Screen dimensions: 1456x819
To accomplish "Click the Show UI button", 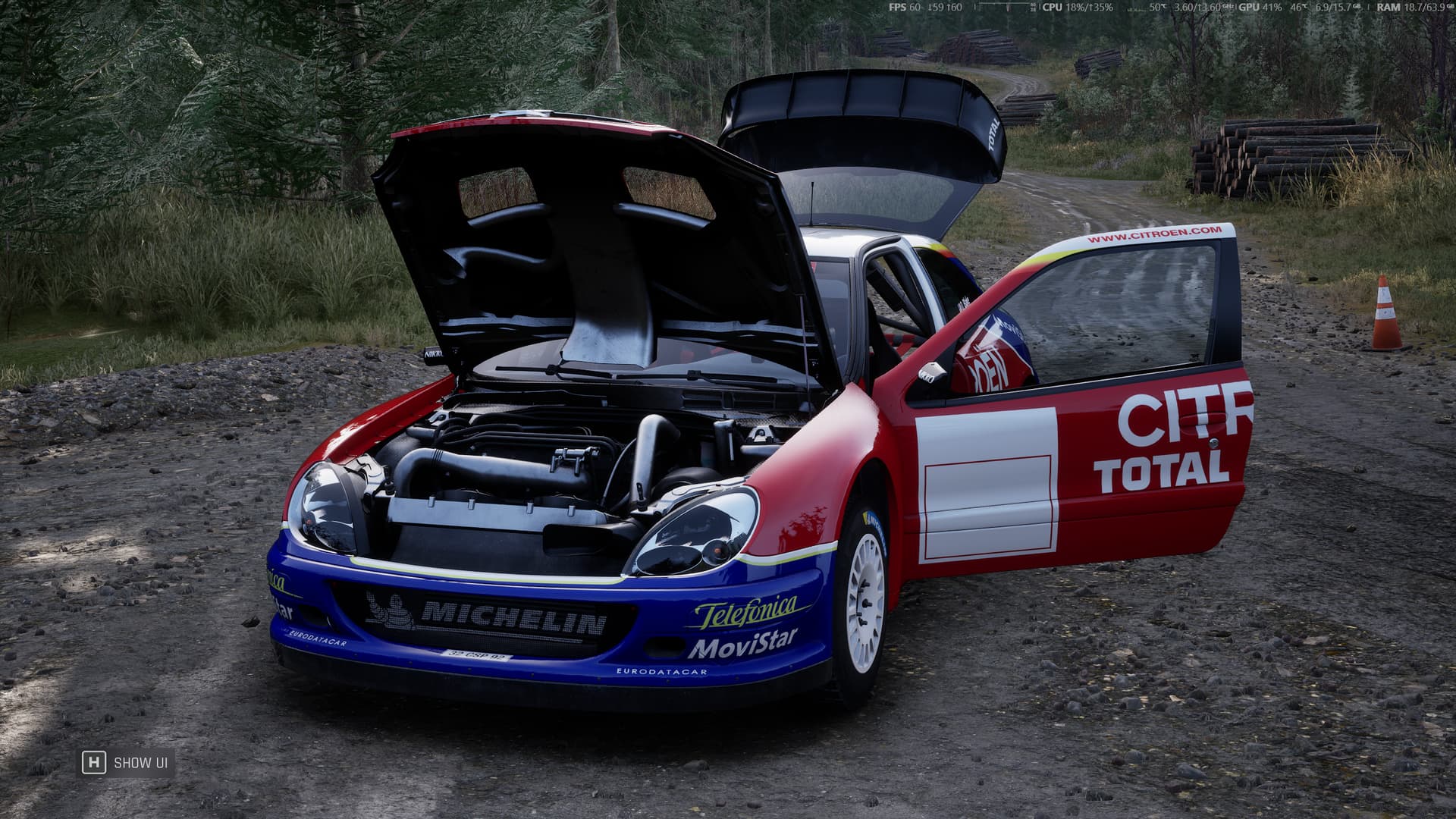I will [x=126, y=762].
